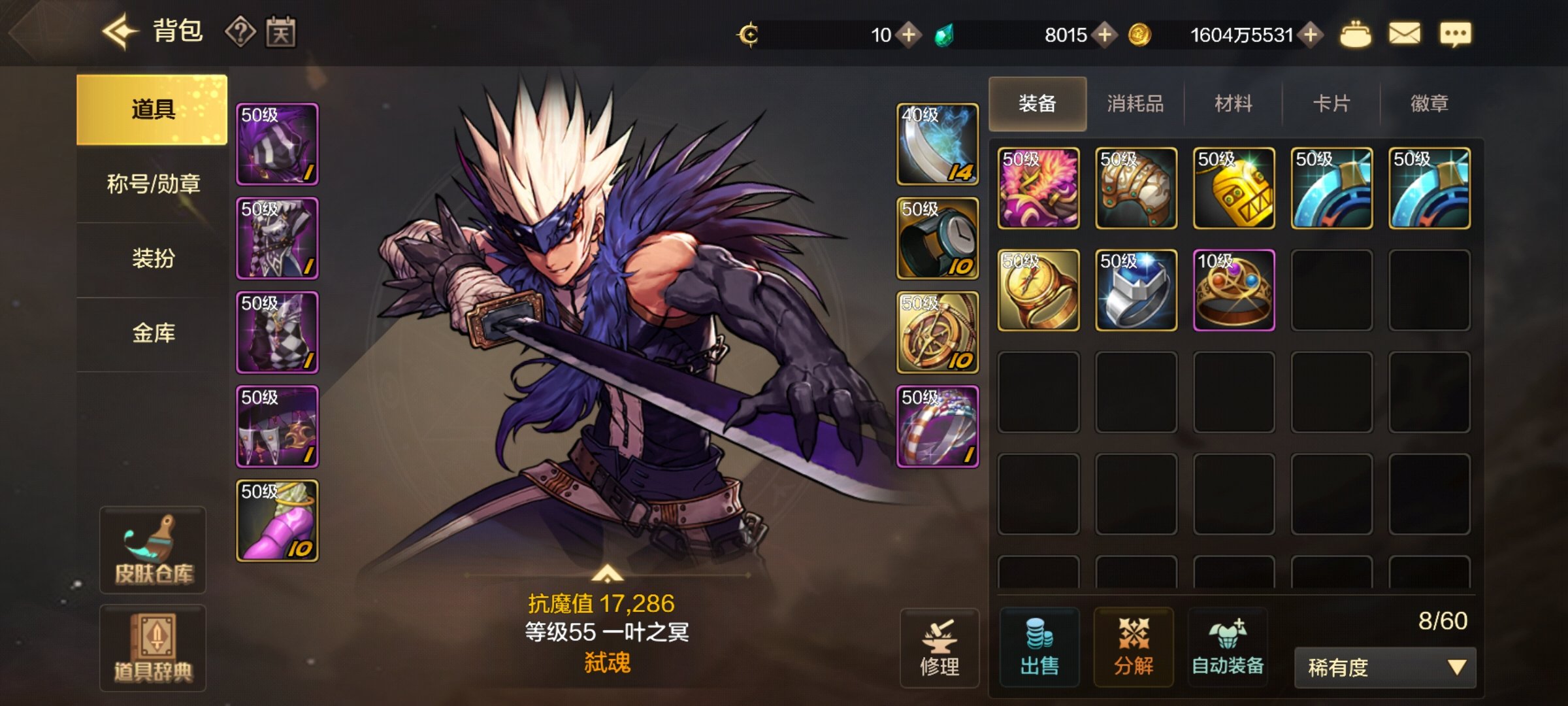Select the equipped level 40 blade weapon

click(938, 144)
